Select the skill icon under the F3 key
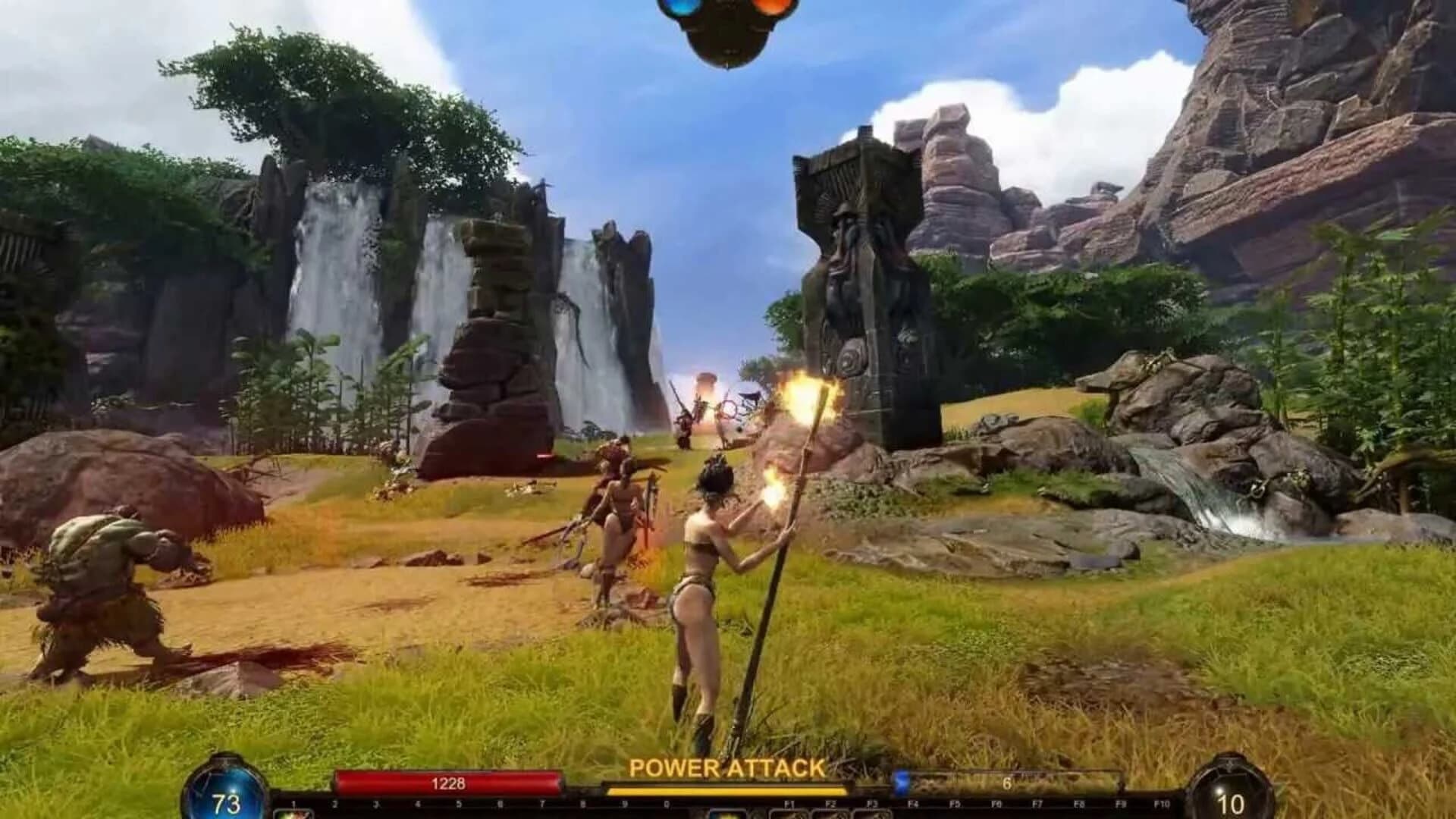 click(872, 813)
